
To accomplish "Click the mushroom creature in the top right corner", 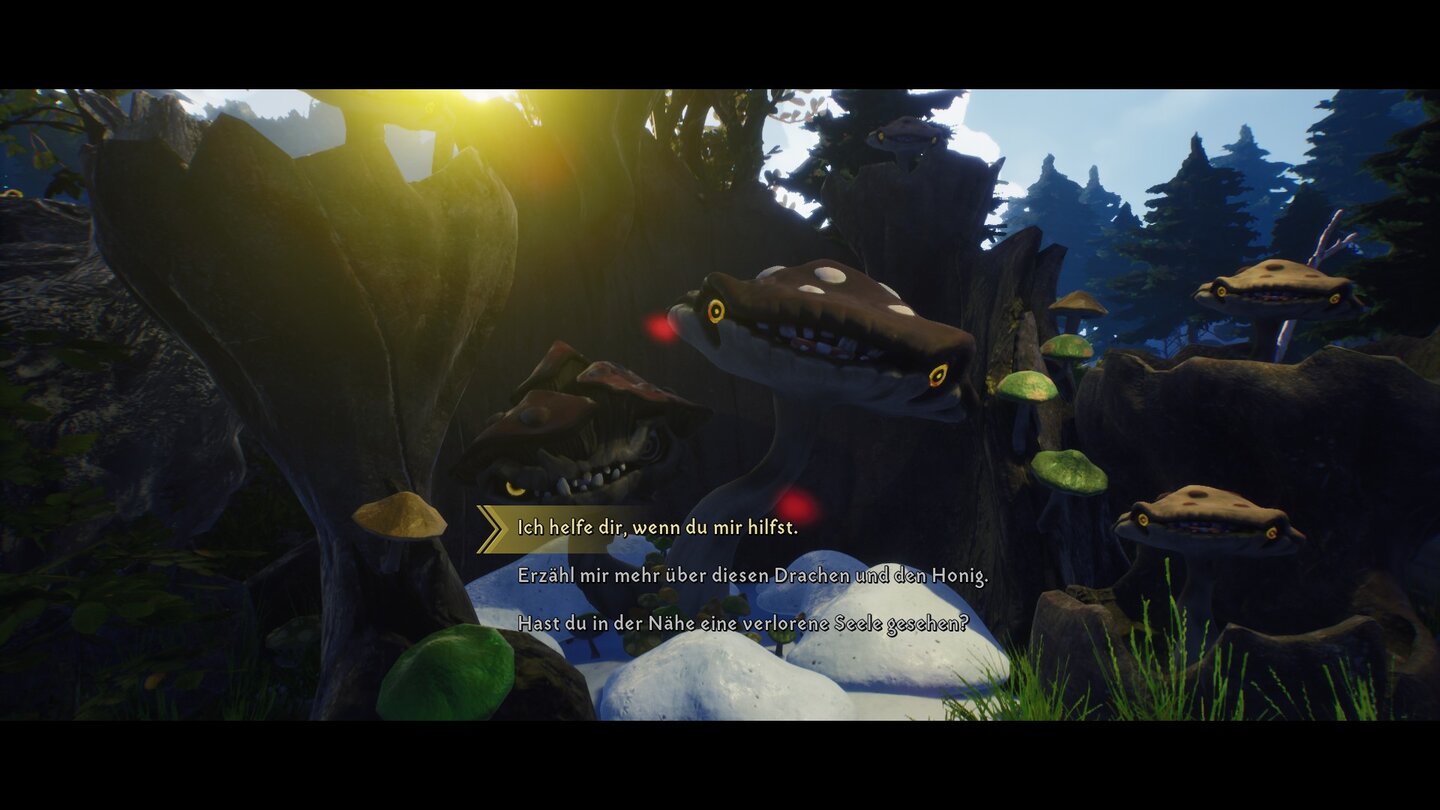I will [x=1270, y=290].
